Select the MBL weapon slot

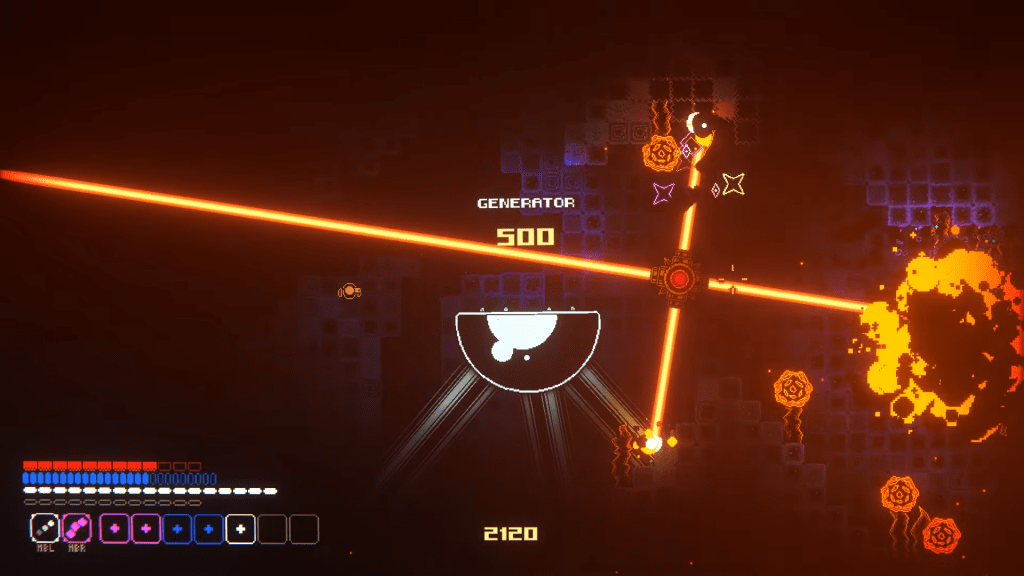click(45, 528)
